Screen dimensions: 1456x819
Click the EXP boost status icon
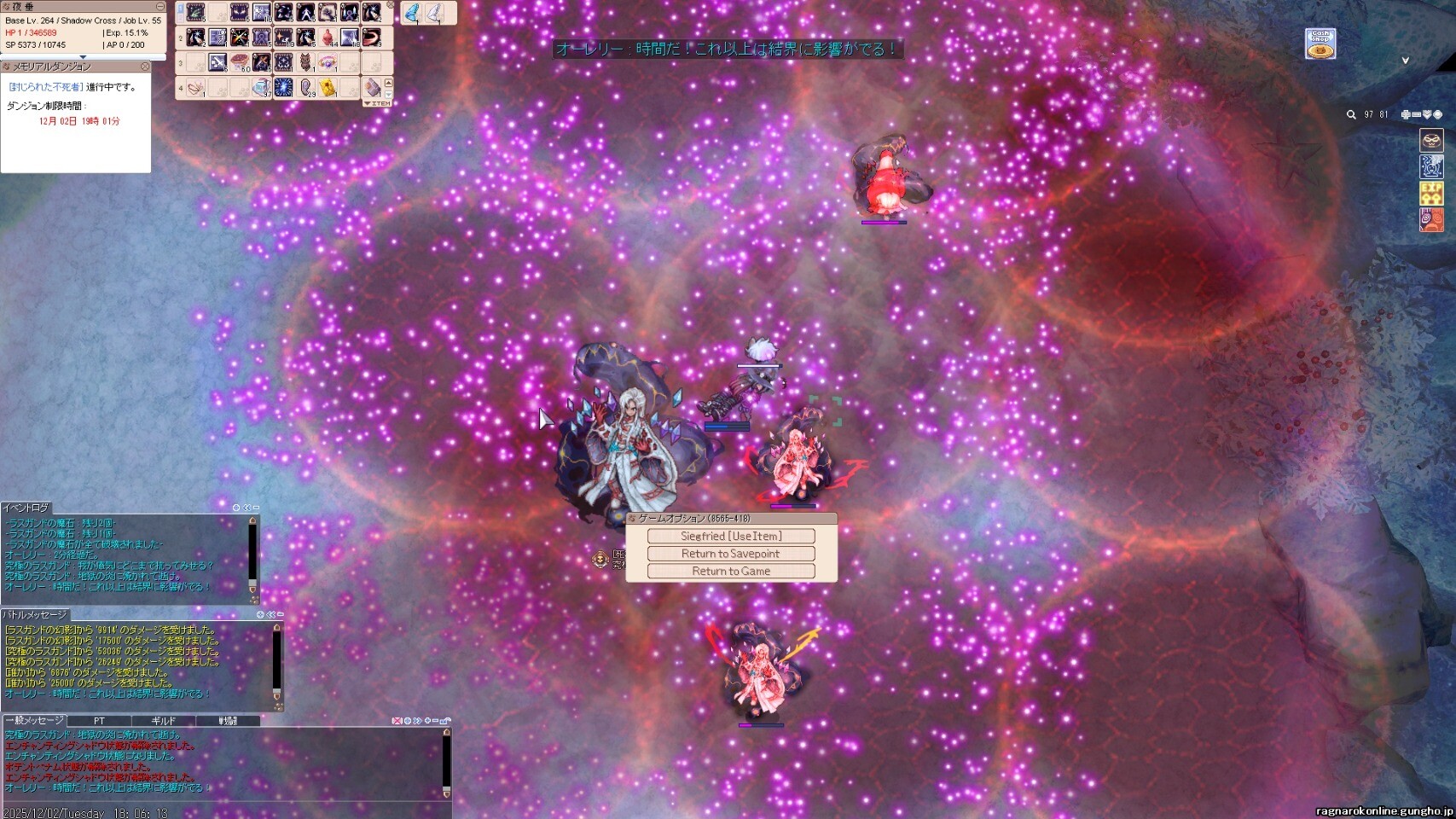pos(1431,194)
